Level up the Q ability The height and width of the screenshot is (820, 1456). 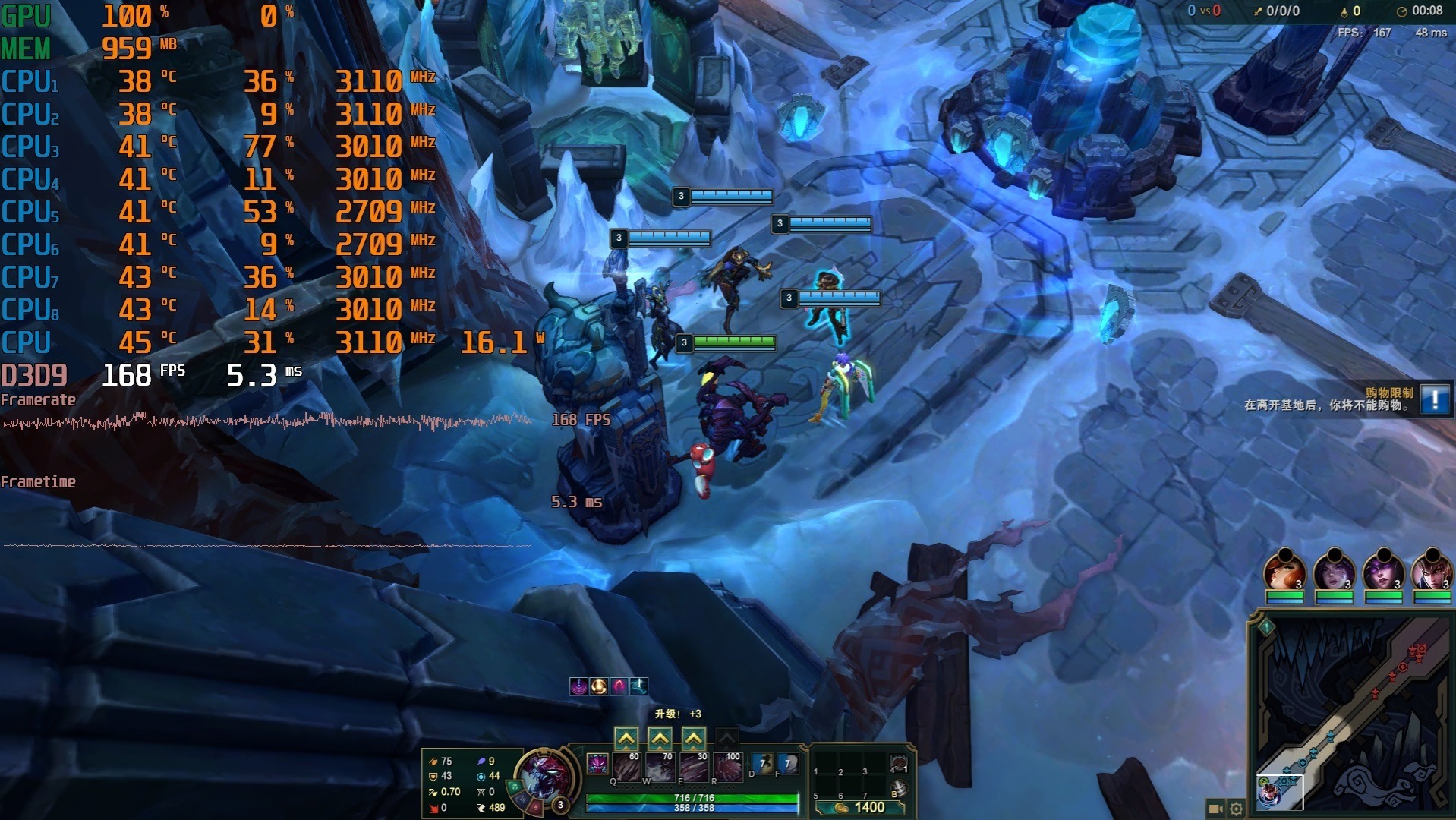(626, 738)
